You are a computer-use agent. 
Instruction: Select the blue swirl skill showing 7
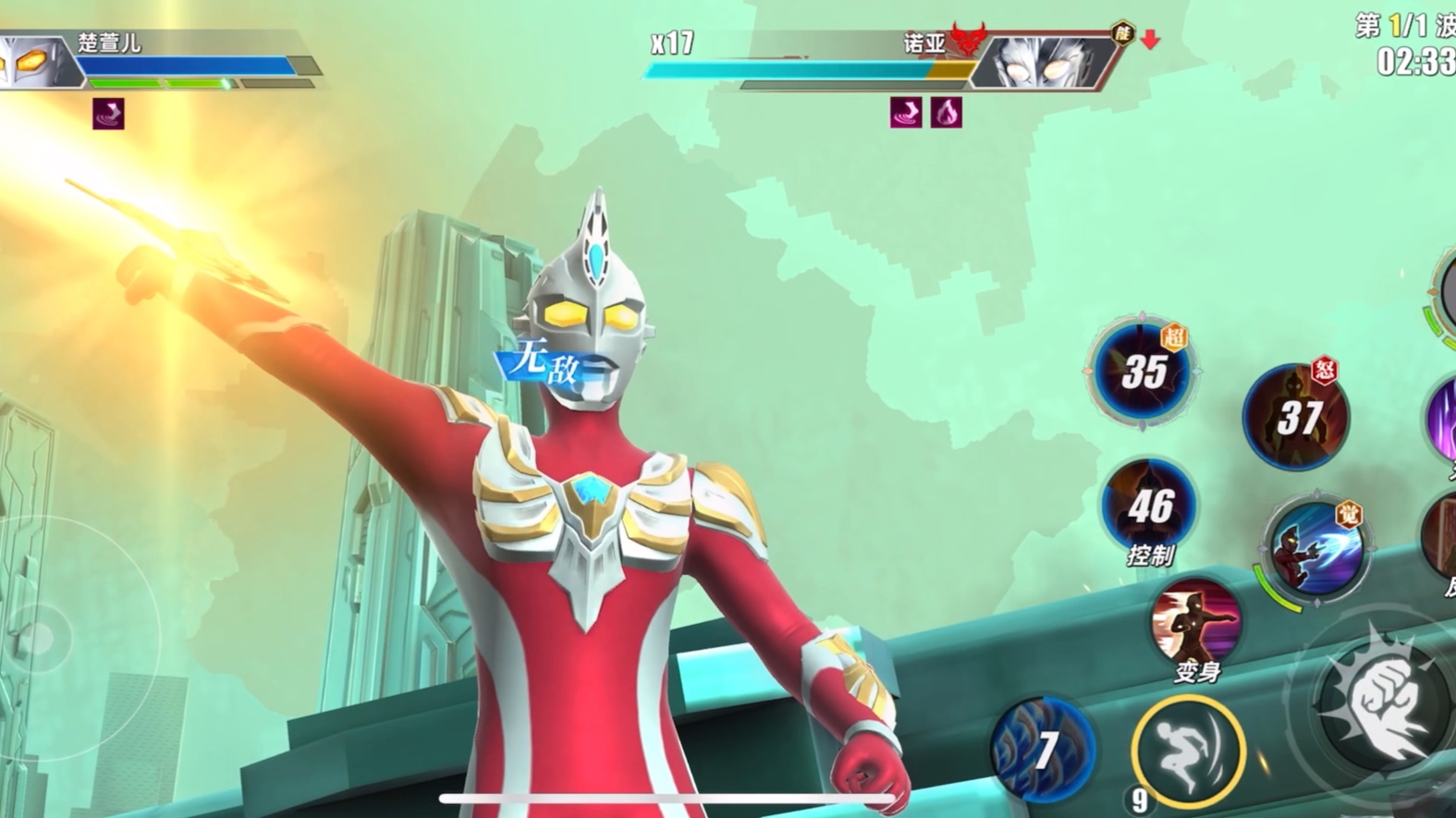click(1043, 749)
